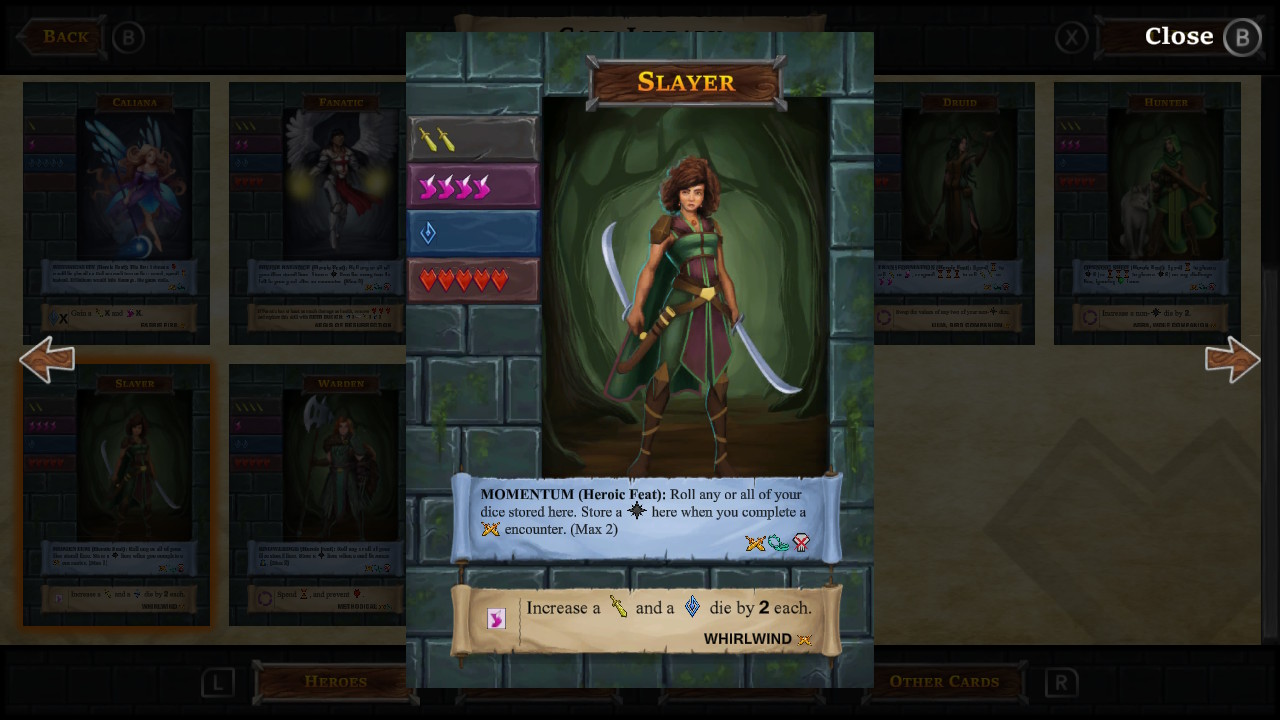Select the crossed swords combat icon on Momentum scroll
The width and height of the screenshot is (1280, 720).
(x=757, y=543)
